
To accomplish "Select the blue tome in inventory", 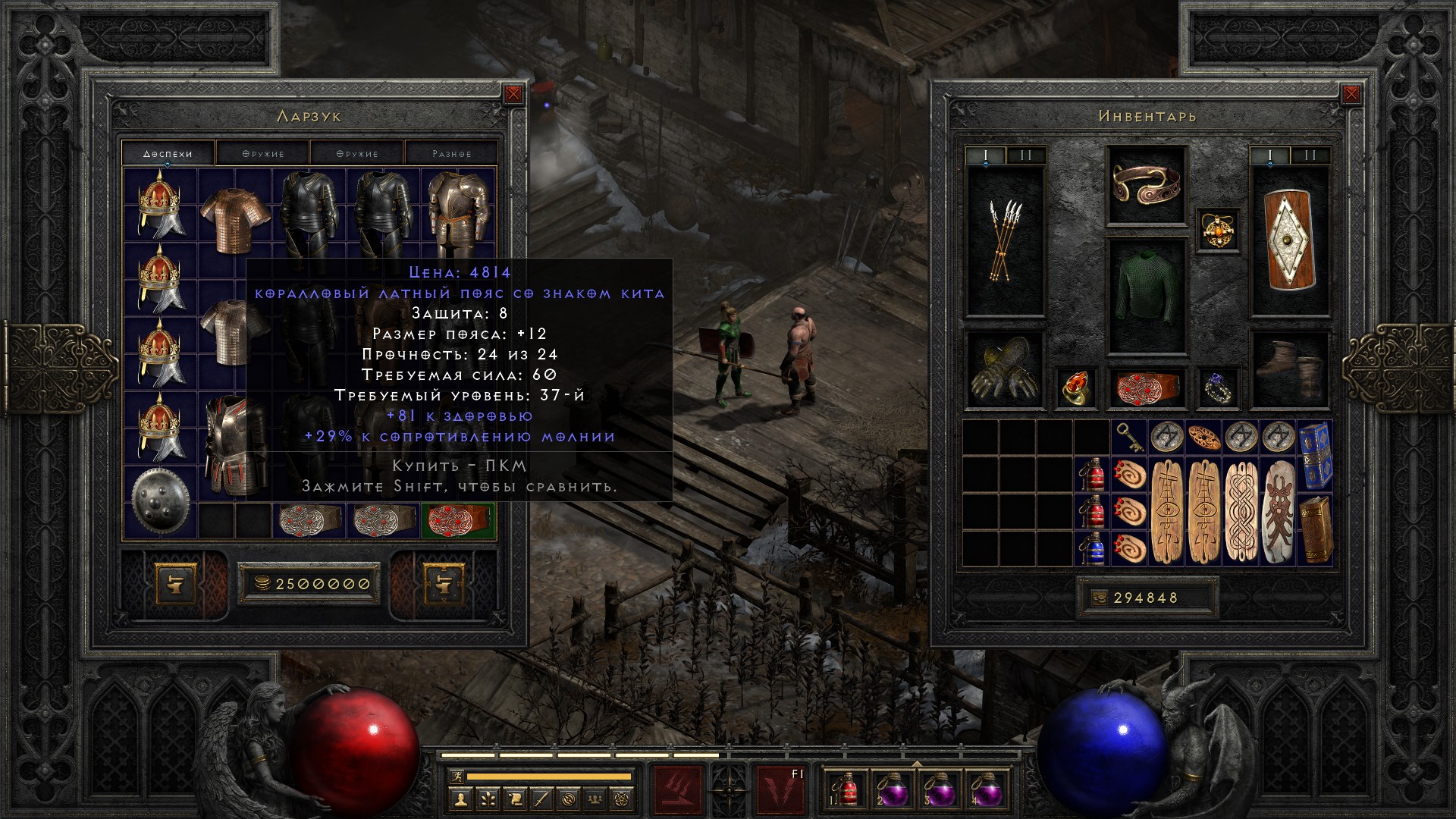I will (x=1315, y=455).
